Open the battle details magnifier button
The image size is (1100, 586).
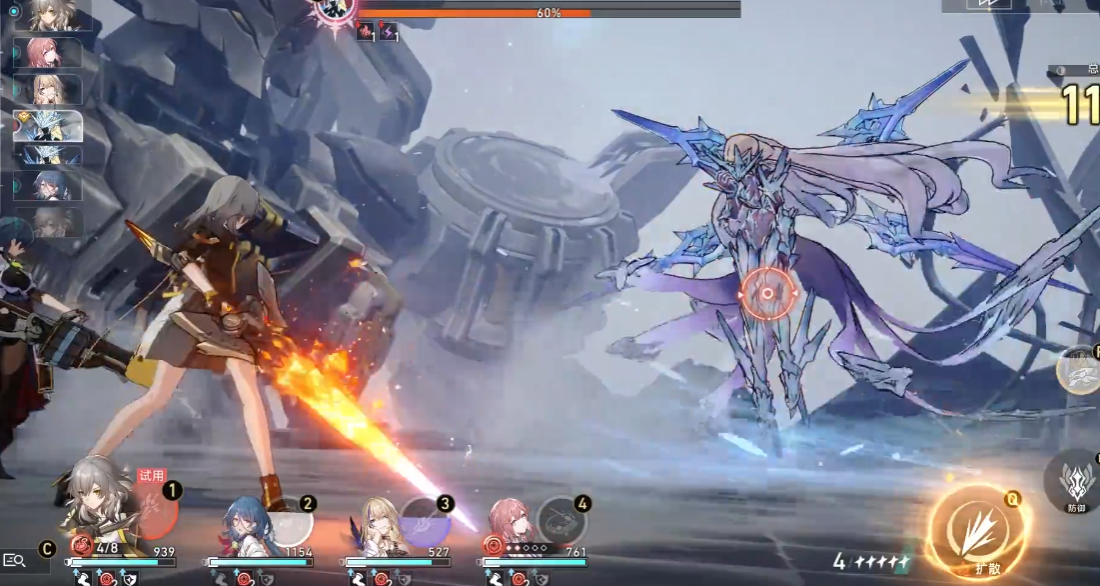(x=14, y=561)
